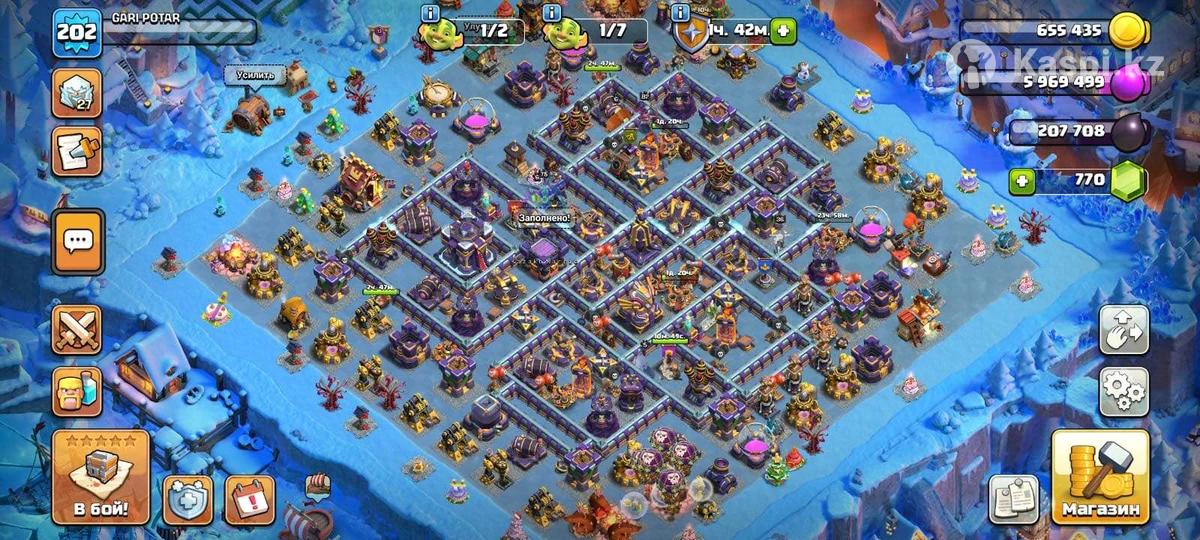Viewport: 1200px width, 540px height.
Task: Open the settings gears menu
Action: (1123, 391)
